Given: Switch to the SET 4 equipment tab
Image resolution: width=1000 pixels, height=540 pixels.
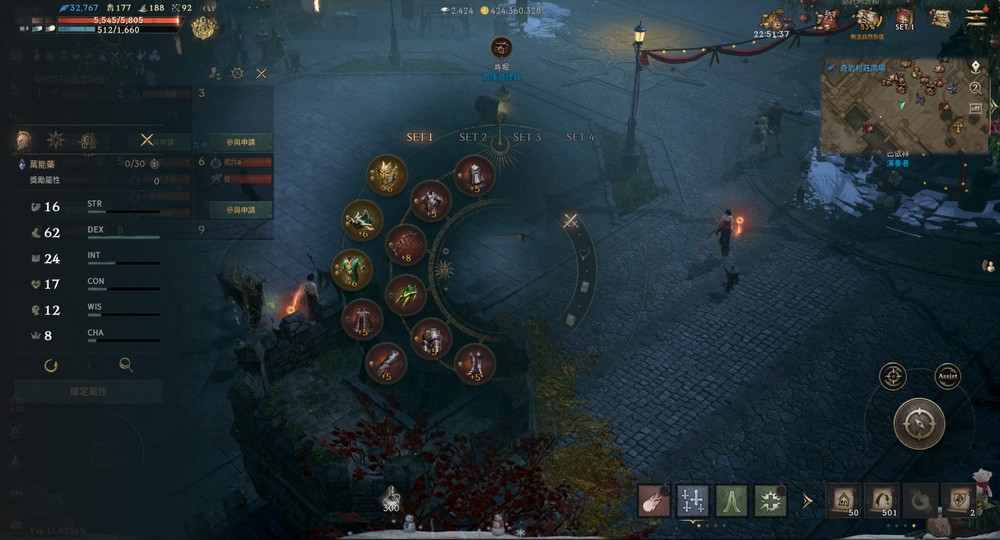Looking at the screenshot, I should coord(580,137).
